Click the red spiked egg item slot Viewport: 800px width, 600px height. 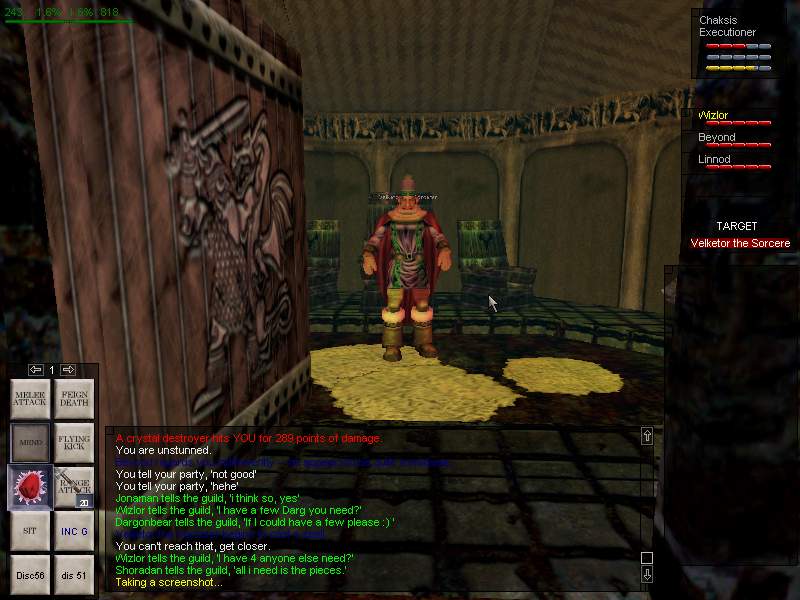point(30,486)
